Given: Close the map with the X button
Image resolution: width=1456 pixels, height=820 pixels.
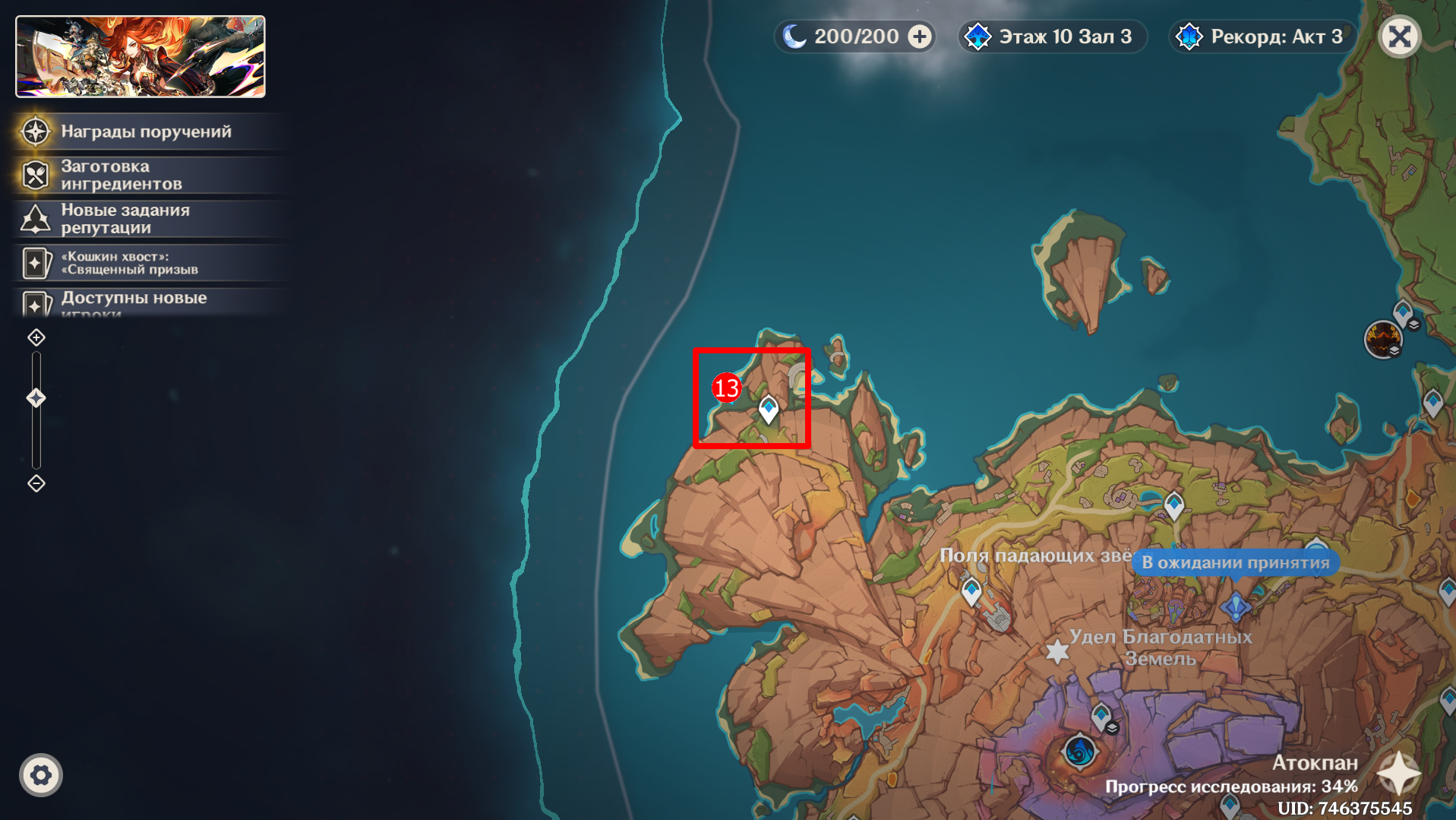Looking at the screenshot, I should coord(1399,36).
